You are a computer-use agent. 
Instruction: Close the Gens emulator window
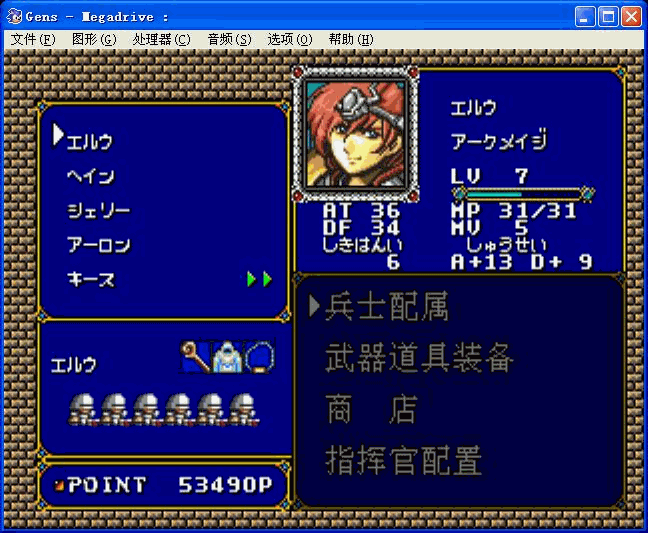pyautogui.click(x=631, y=16)
